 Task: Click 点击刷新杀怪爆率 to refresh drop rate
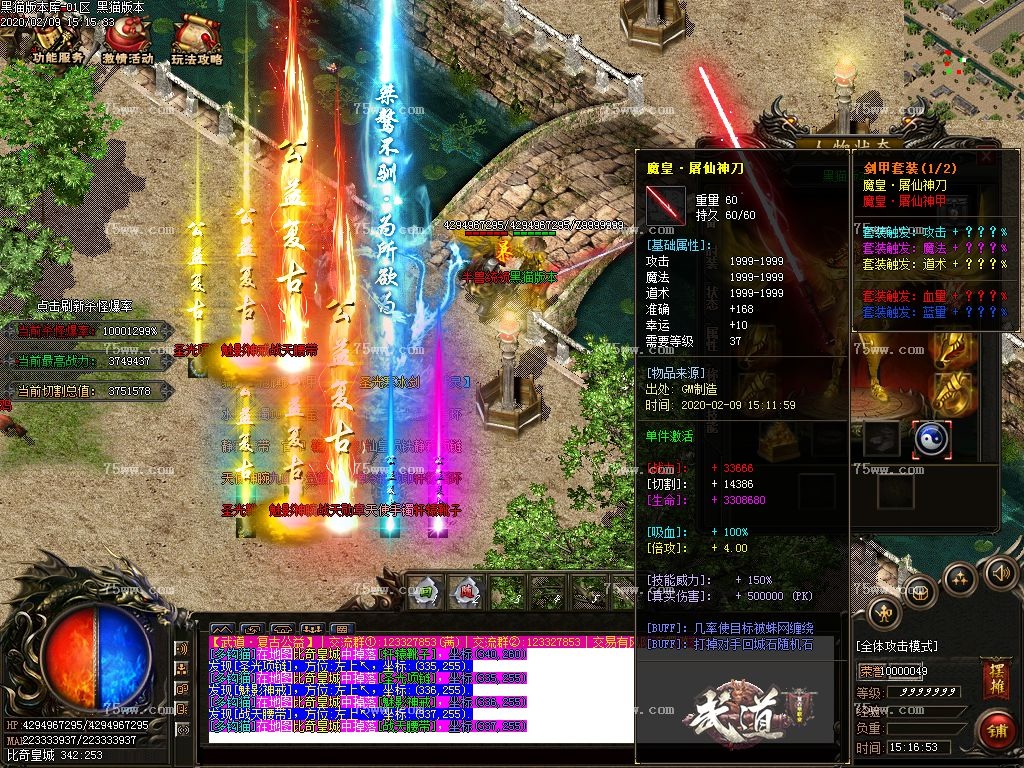[x=84, y=306]
